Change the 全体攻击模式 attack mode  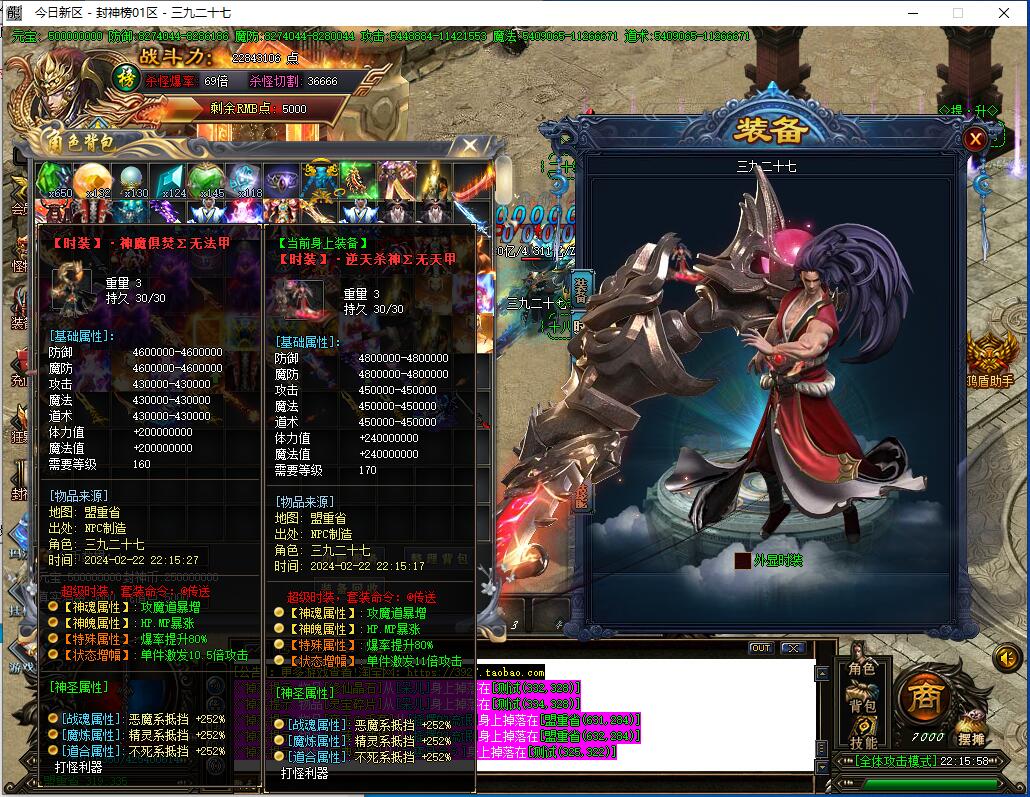coord(894,761)
